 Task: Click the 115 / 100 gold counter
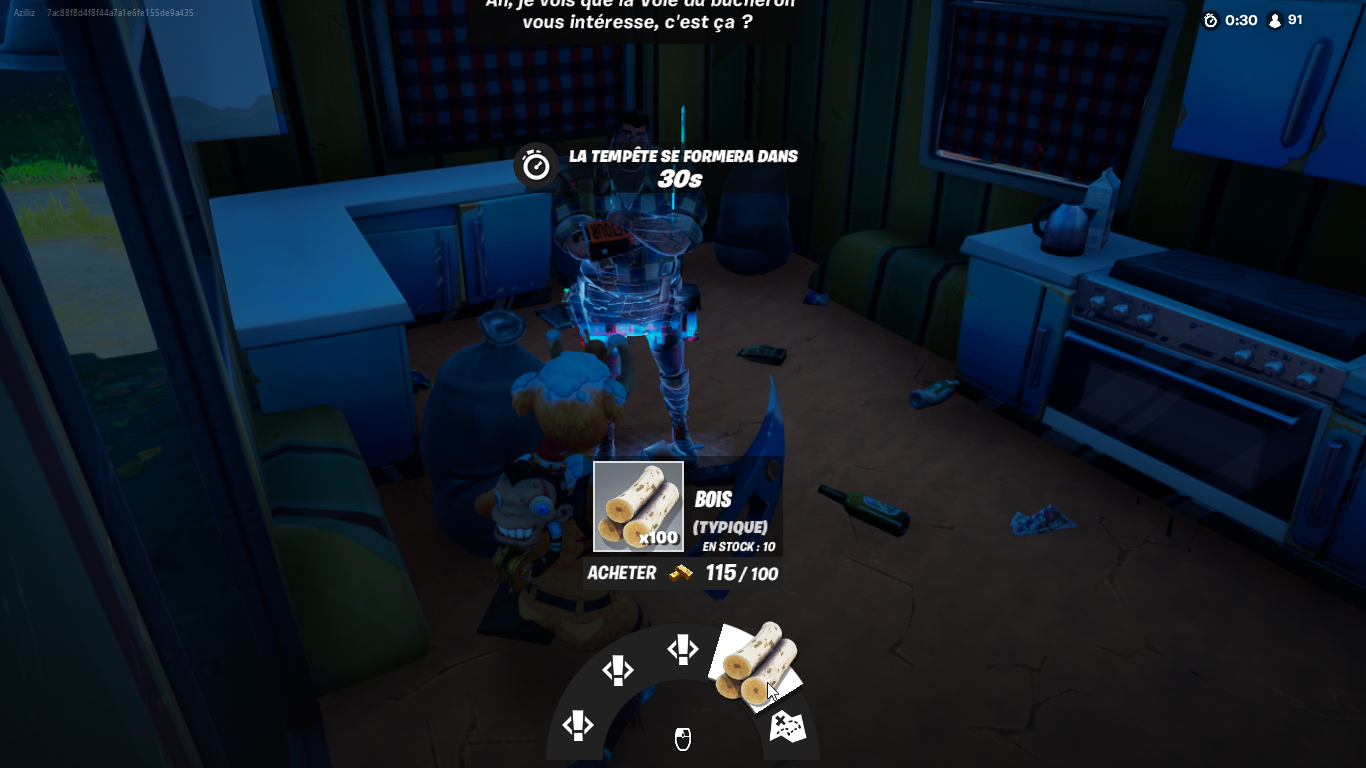(744, 573)
